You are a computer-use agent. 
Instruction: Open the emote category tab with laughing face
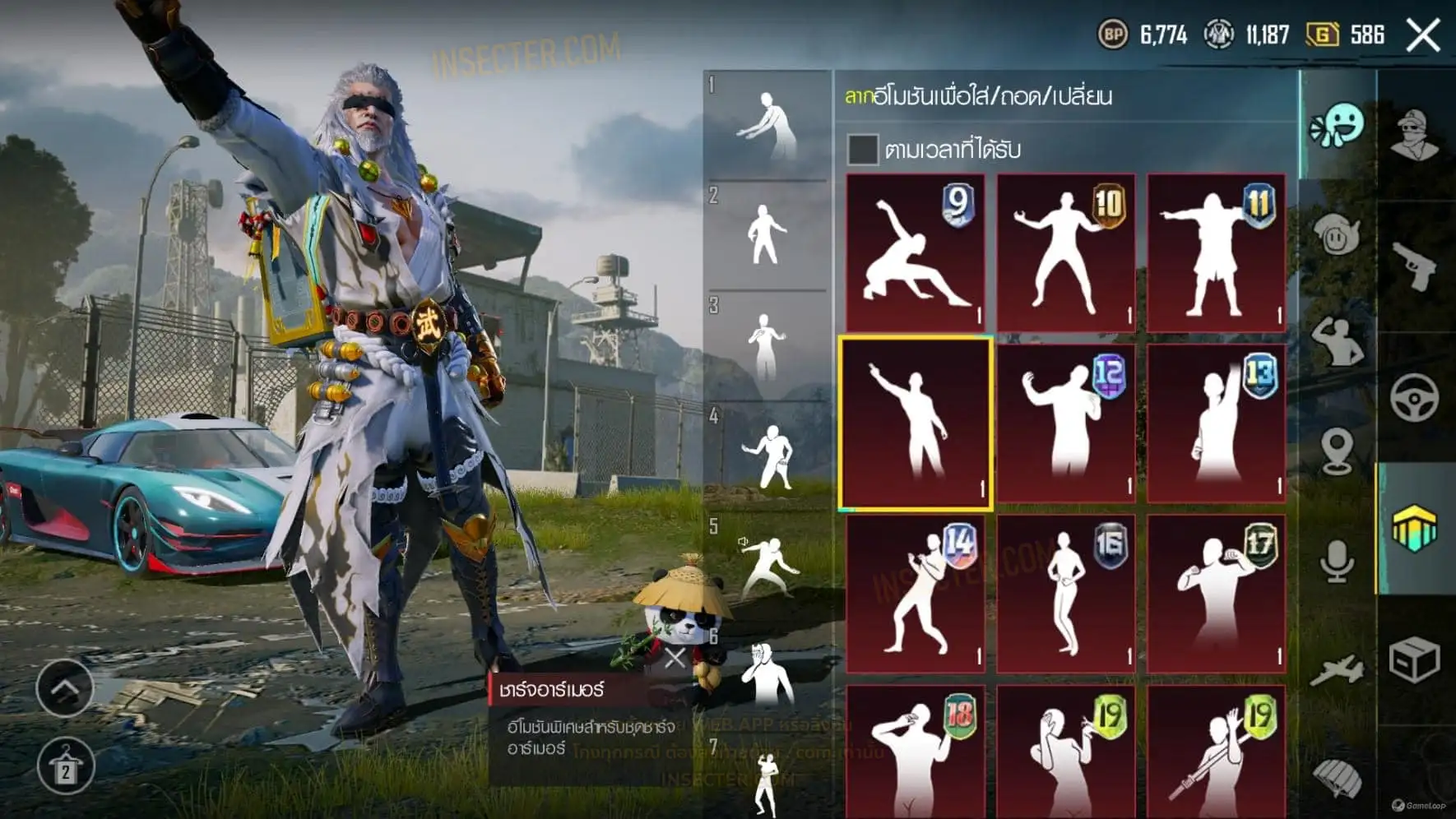pyautogui.click(x=1337, y=126)
